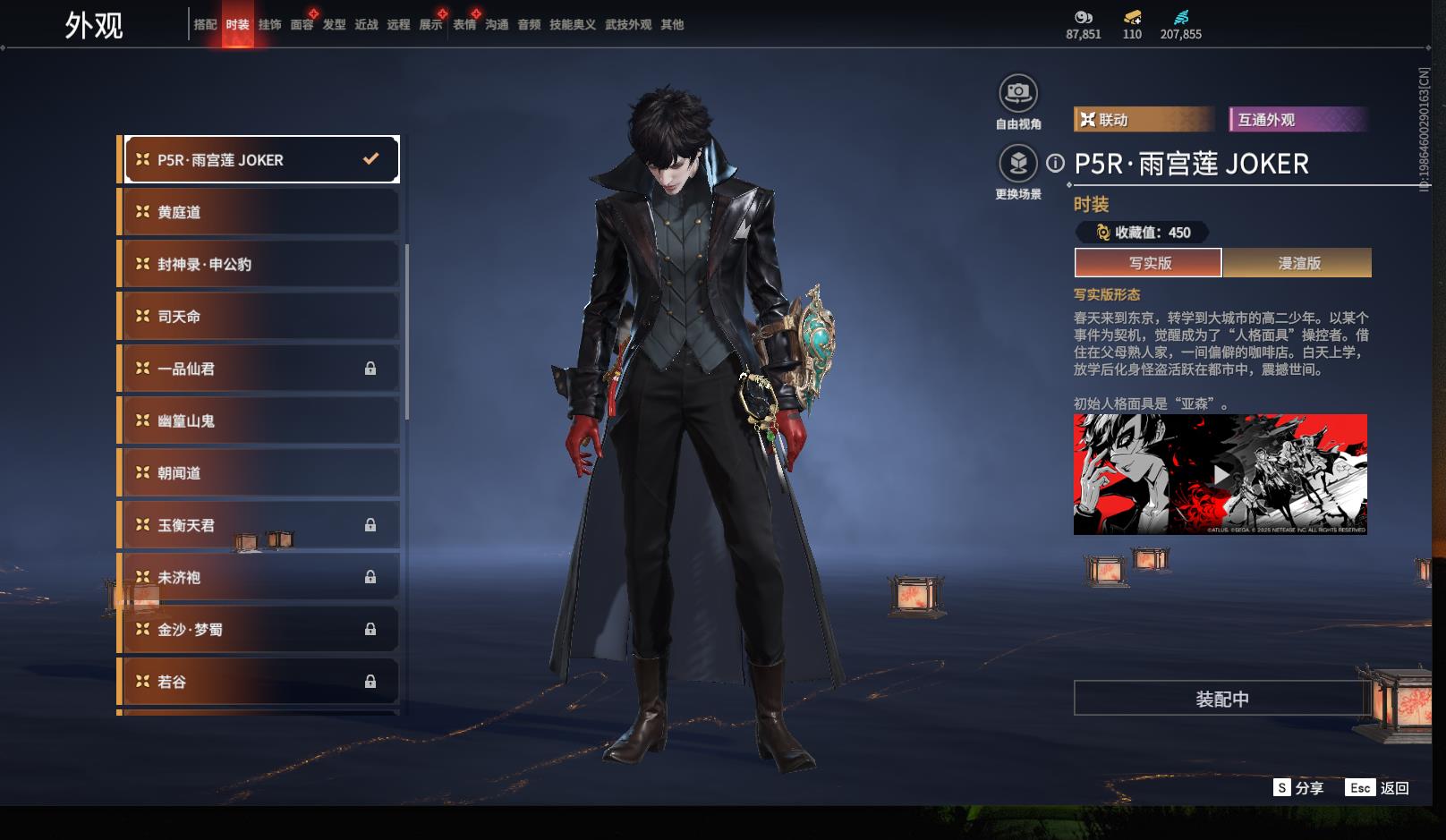Open the 武技外观 tab
Screen dimensions: 1446x840
[x=627, y=25]
